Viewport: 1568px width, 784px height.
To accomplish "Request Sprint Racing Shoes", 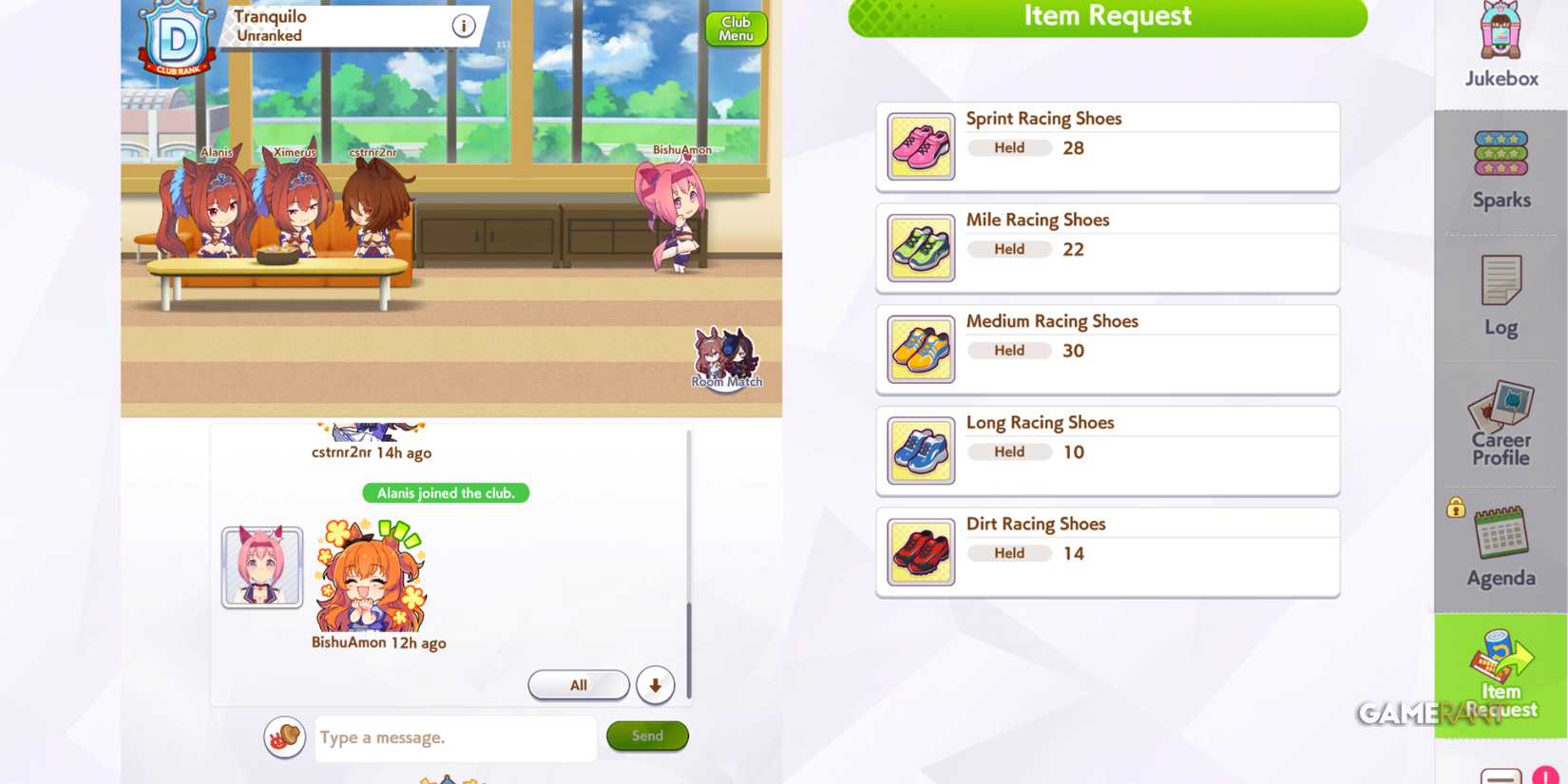I will click(1107, 145).
